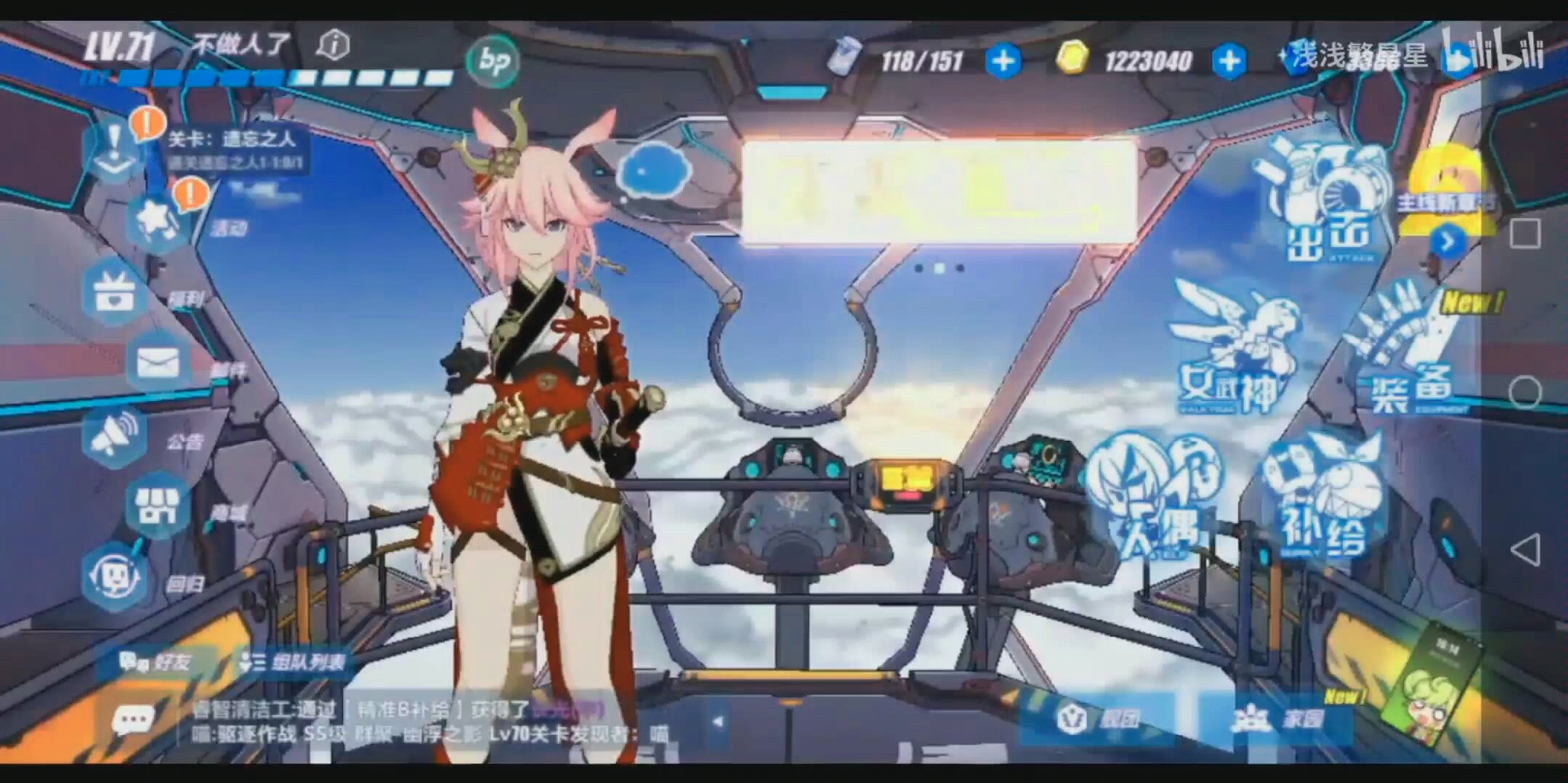This screenshot has width=1568, height=783.
Task: Open the BP battle pass icon
Action: 493,61
